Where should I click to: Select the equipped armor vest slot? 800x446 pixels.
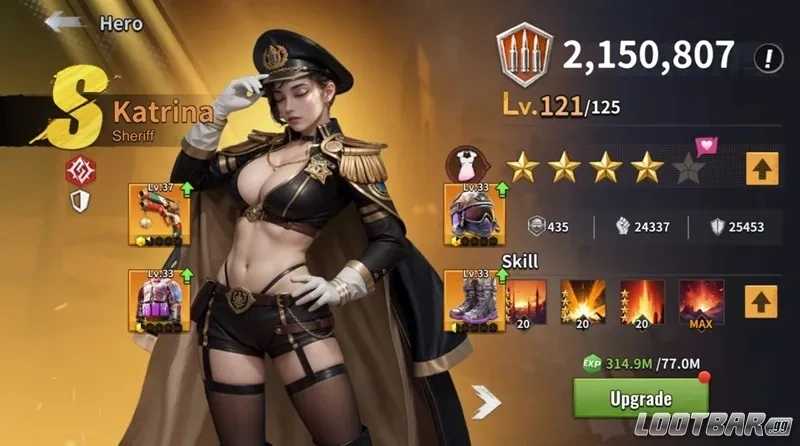[x=155, y=299]
